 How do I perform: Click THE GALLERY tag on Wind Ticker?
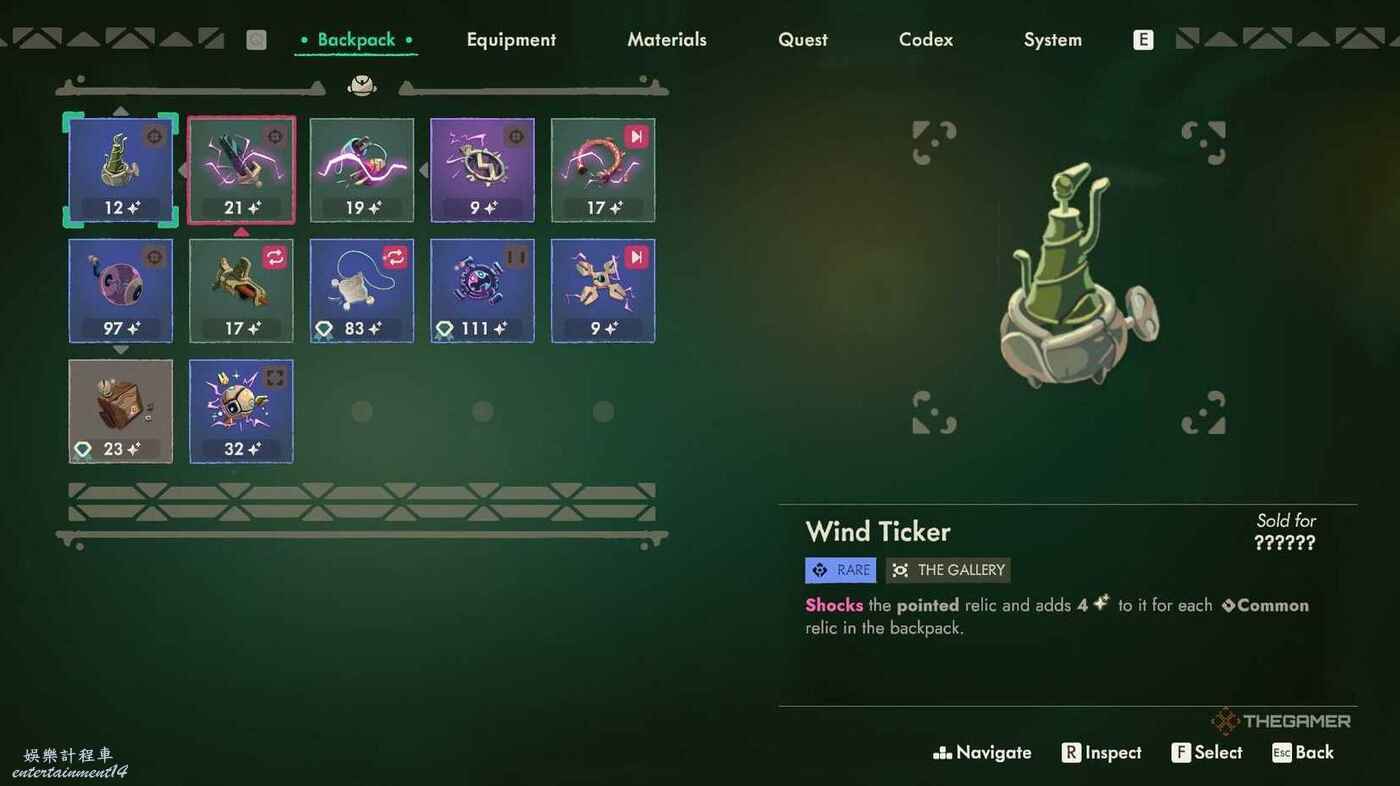(x=948, y=570)
